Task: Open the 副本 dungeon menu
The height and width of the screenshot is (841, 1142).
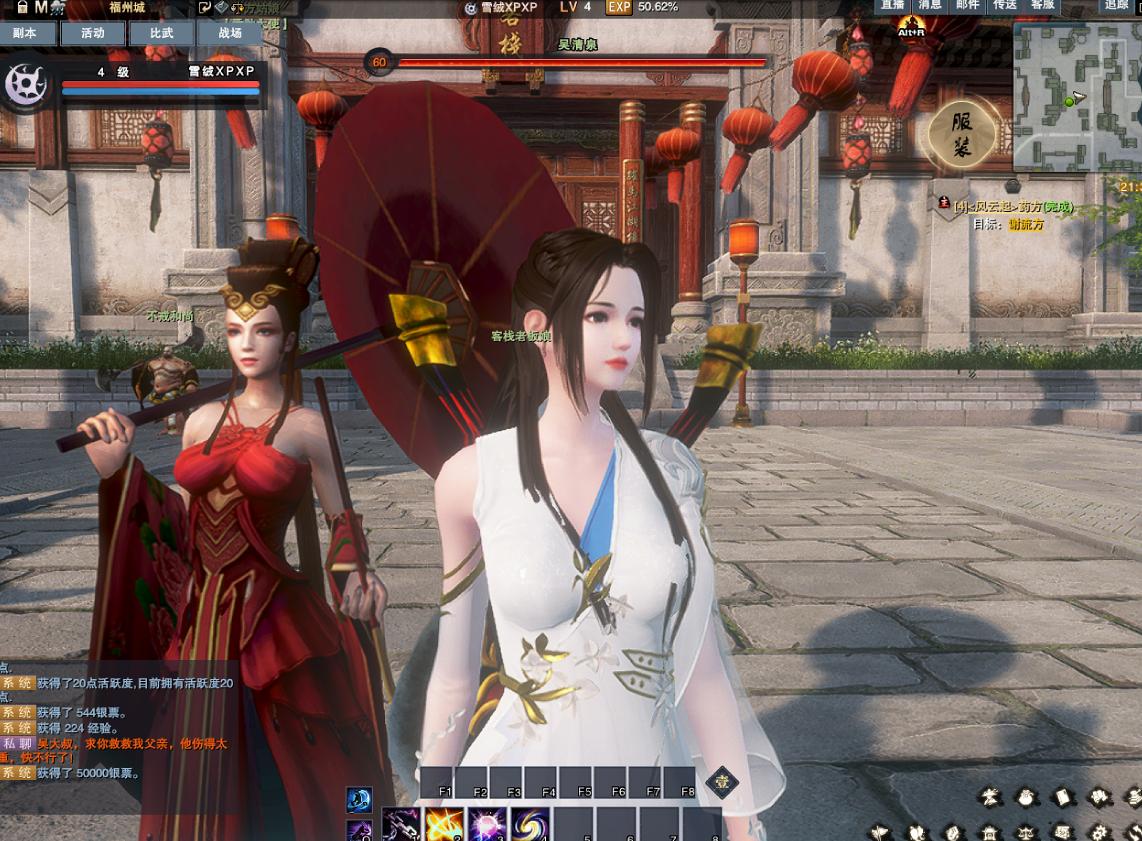Action: 25,33
